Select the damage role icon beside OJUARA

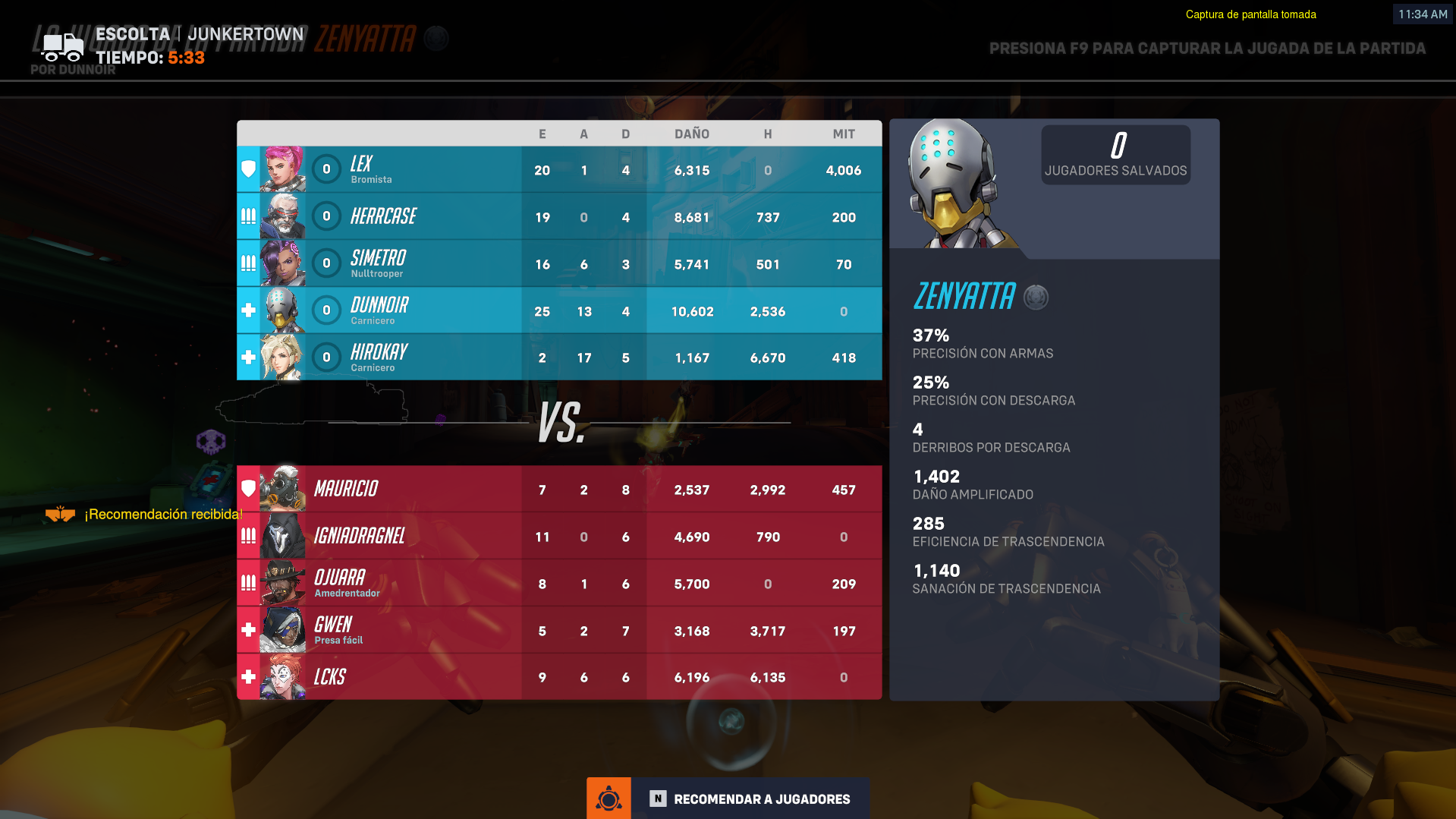[x=247, y=582]
